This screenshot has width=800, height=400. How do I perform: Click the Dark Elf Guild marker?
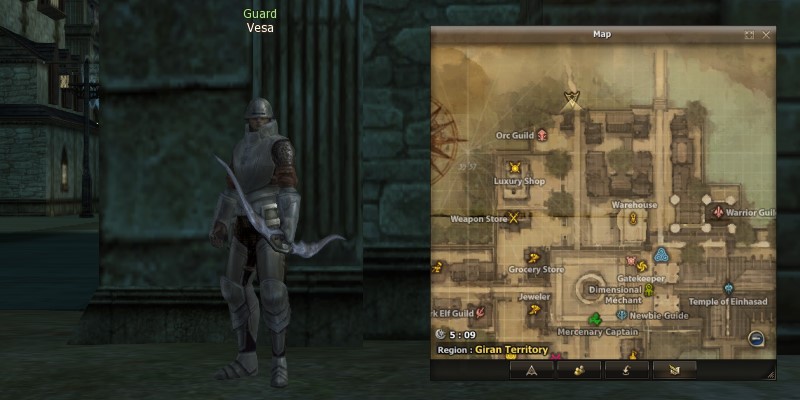click(481, 314)
